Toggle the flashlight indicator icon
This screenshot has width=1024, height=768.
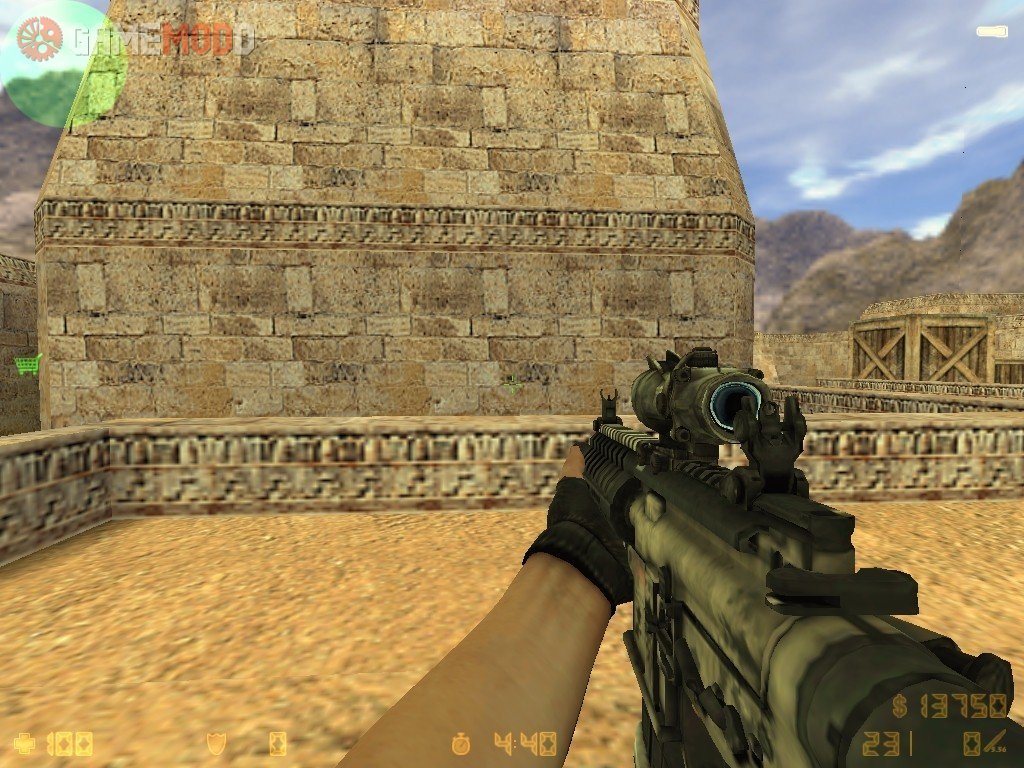[x=991, y=31]
